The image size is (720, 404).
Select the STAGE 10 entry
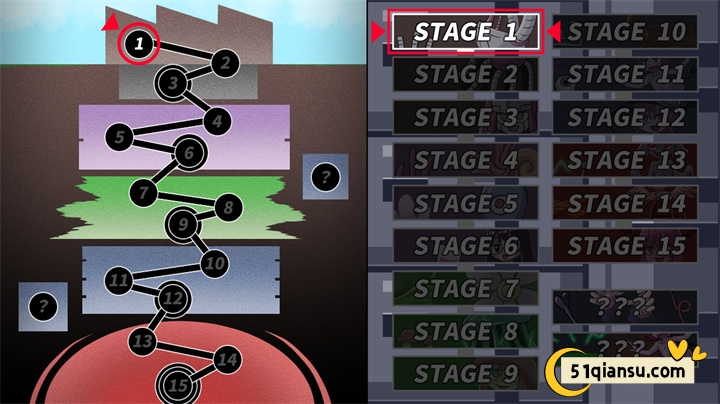point(626,31)
